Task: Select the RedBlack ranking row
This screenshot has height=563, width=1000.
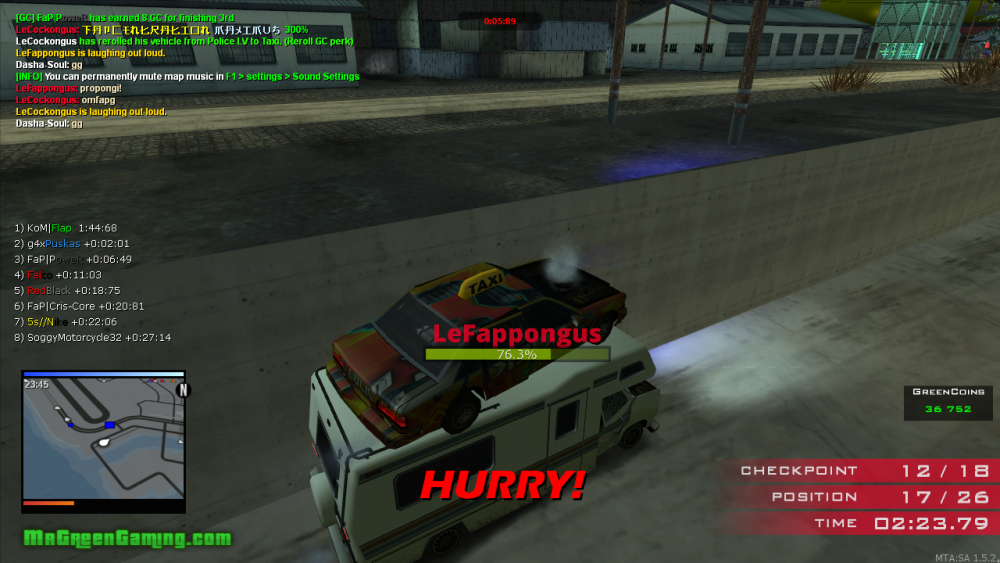Action: click(x=67, y=290)
